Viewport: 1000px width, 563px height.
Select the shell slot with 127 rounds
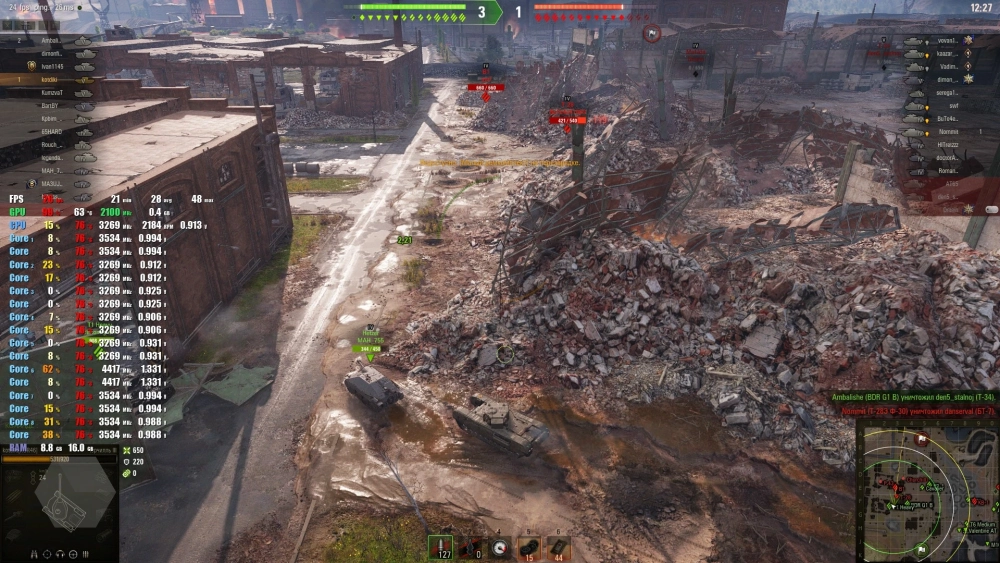(440, 546)
